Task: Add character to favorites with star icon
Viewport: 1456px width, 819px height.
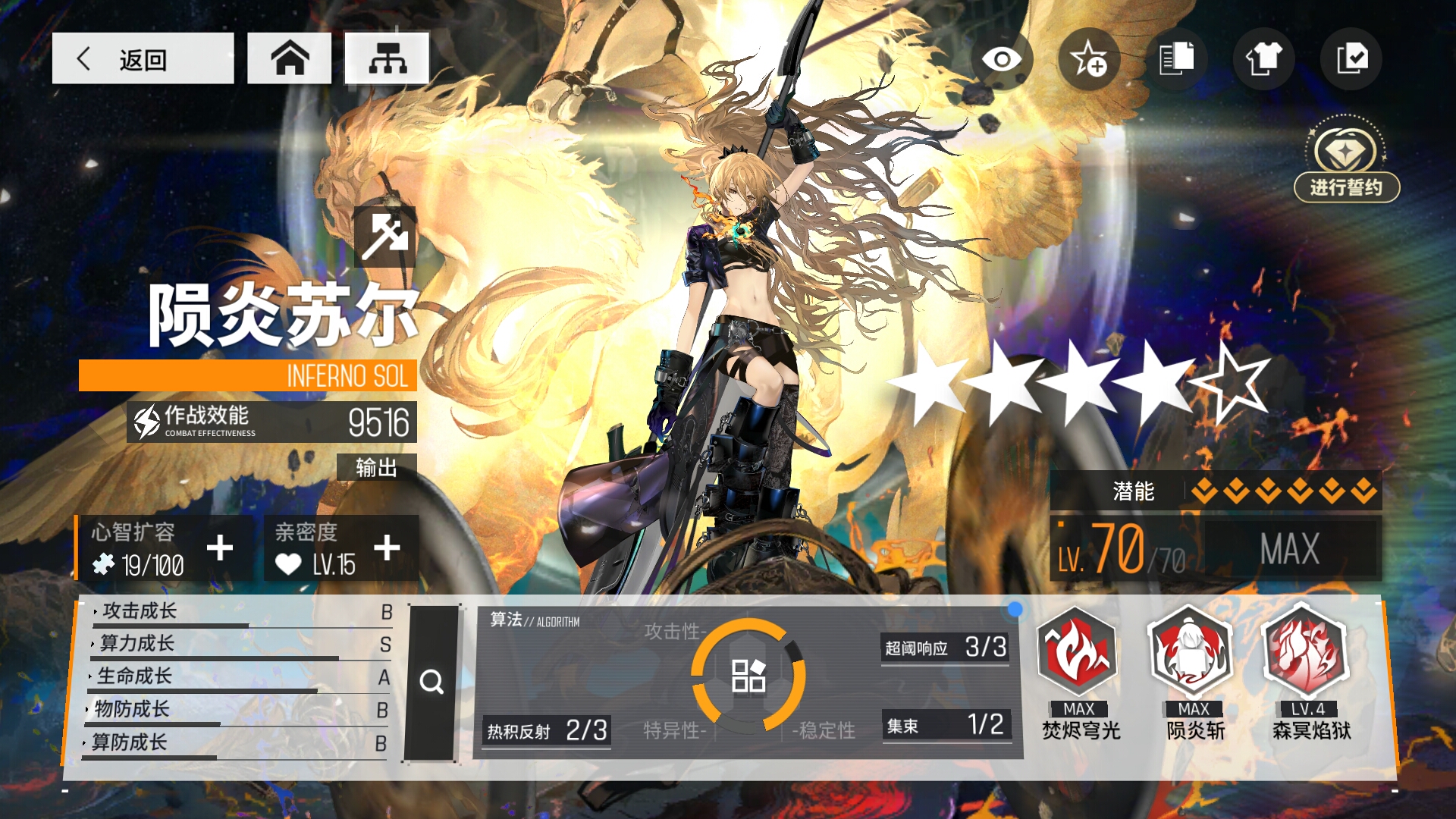Action: tap(1089, 59)
